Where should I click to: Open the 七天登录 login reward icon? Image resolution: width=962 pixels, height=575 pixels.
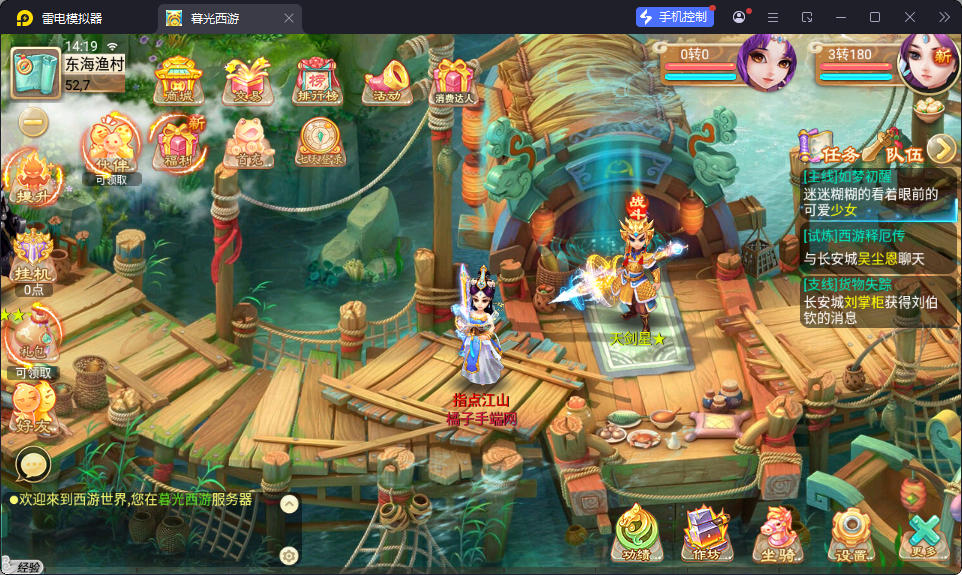[319, 145]
